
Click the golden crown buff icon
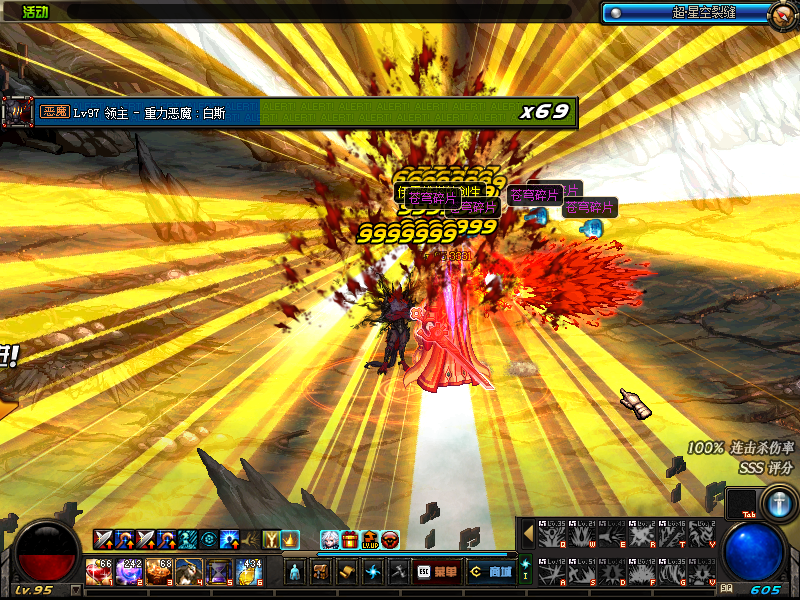coord(290,539)
